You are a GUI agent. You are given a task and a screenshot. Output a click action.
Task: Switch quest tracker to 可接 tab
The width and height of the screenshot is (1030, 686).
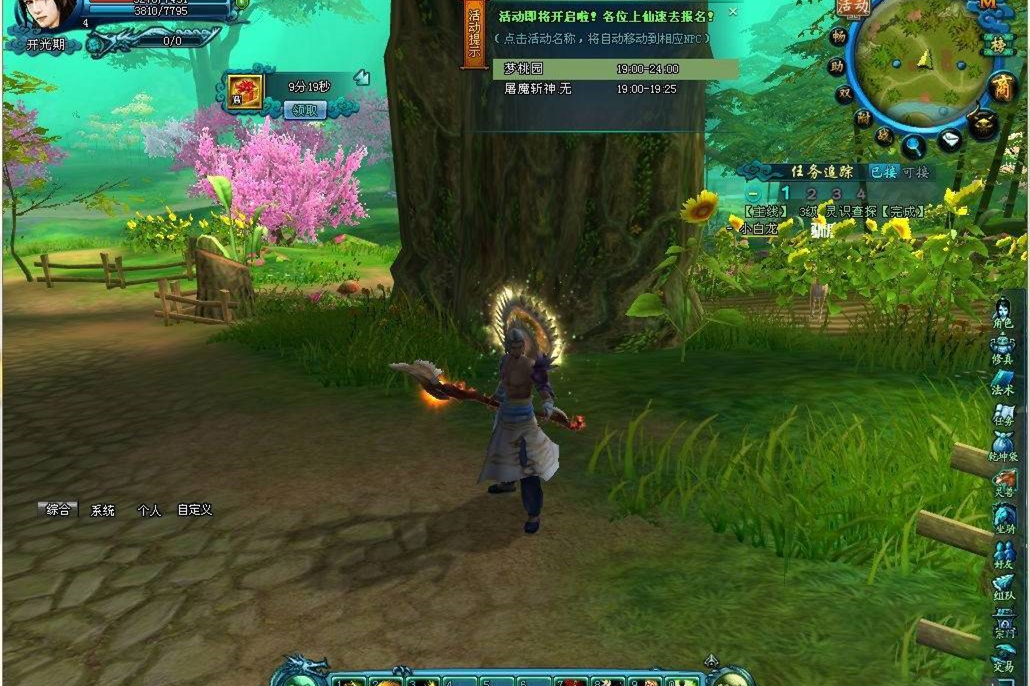(x=915, y=172)
